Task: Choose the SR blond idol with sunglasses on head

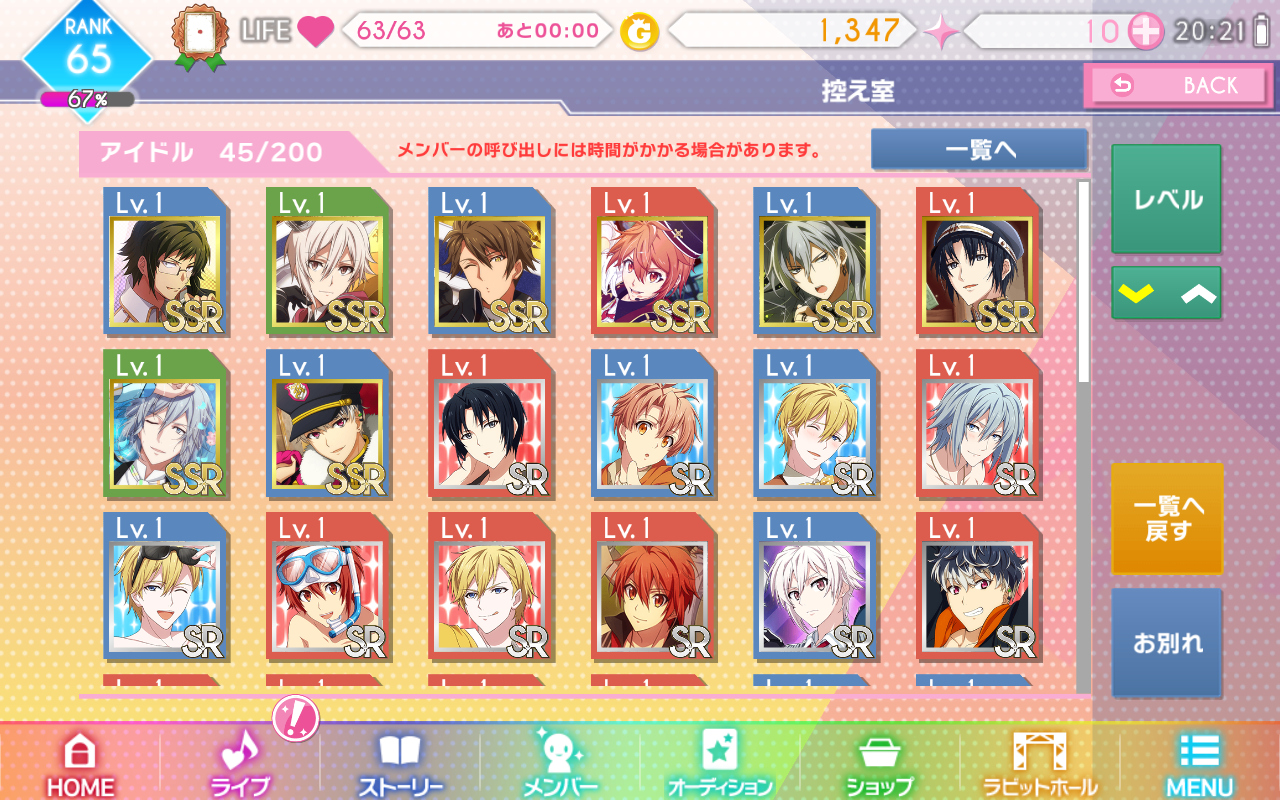Action: point(166,588)
